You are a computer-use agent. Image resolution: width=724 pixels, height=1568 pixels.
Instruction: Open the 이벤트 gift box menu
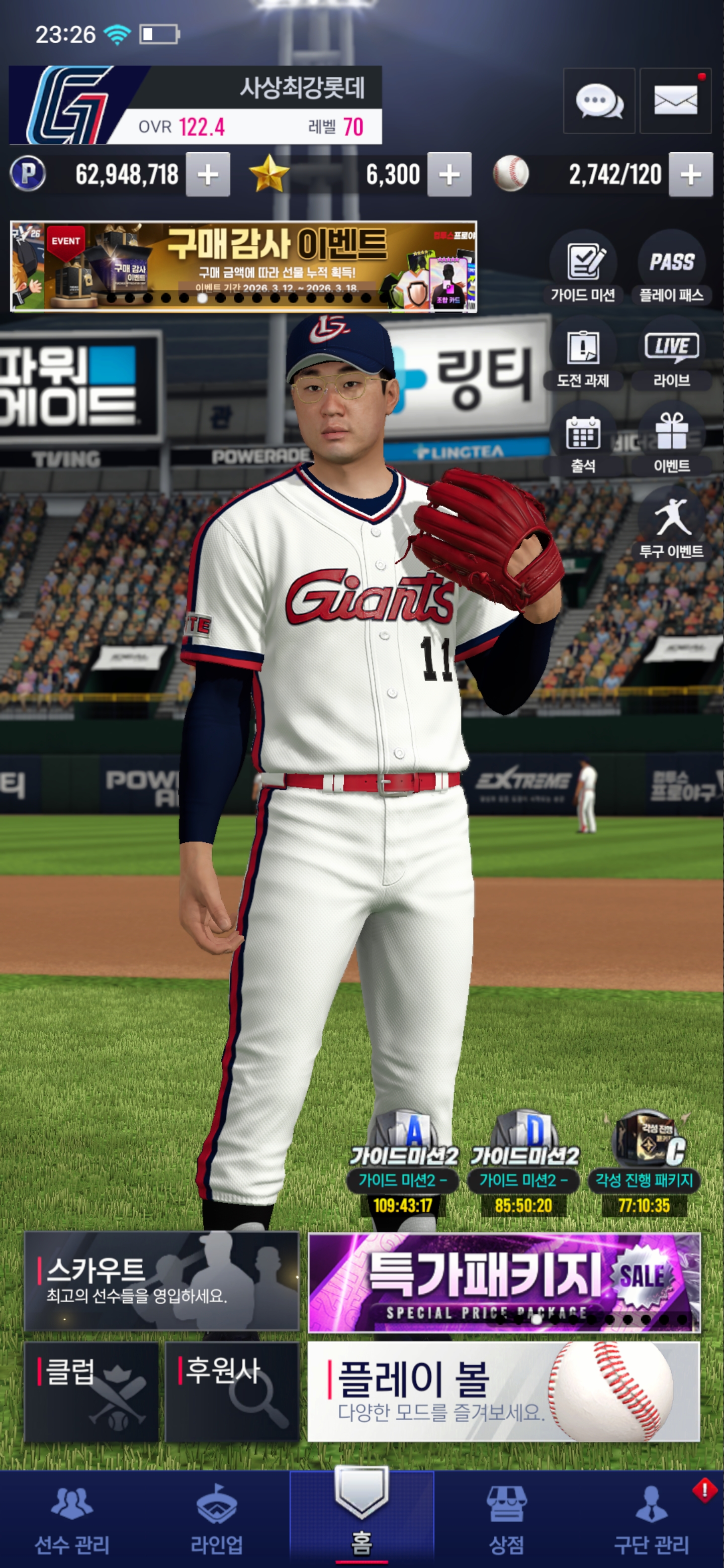tap(672, 441)
